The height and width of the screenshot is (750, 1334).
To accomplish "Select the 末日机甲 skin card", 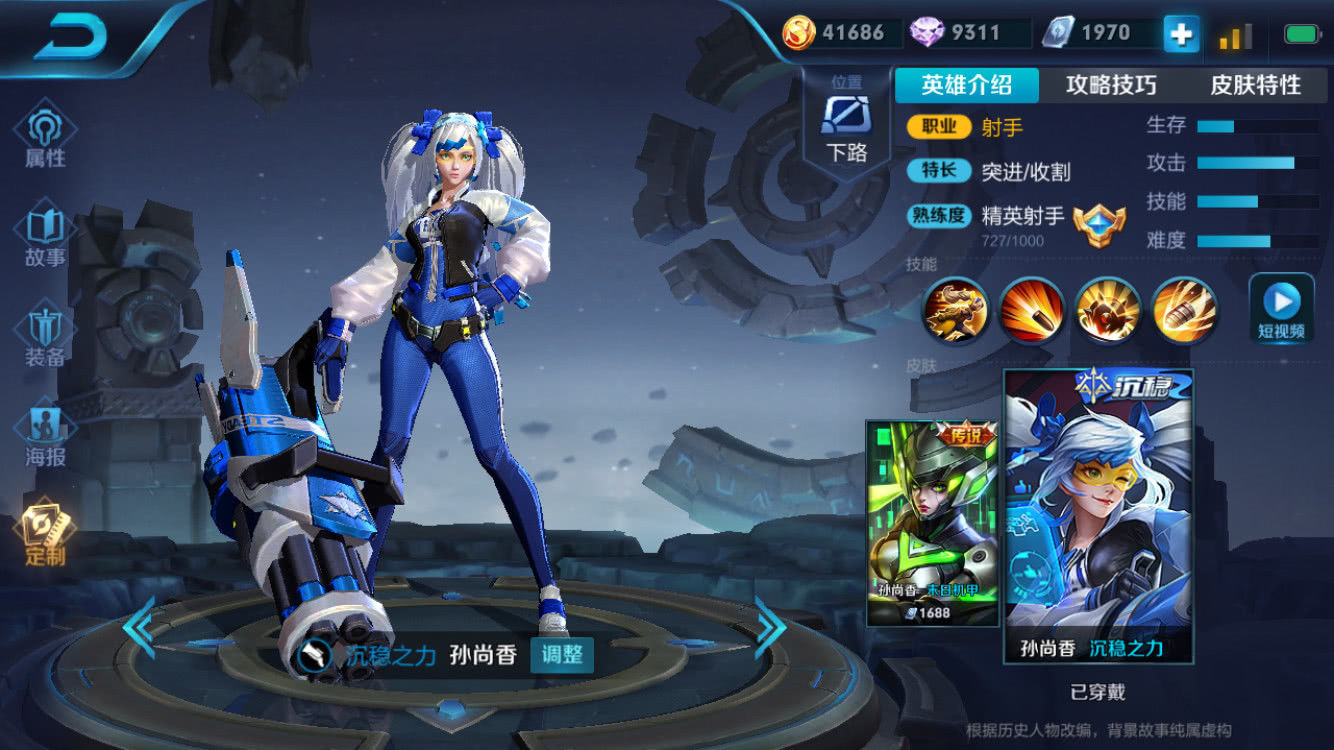I will pos(932,522).
